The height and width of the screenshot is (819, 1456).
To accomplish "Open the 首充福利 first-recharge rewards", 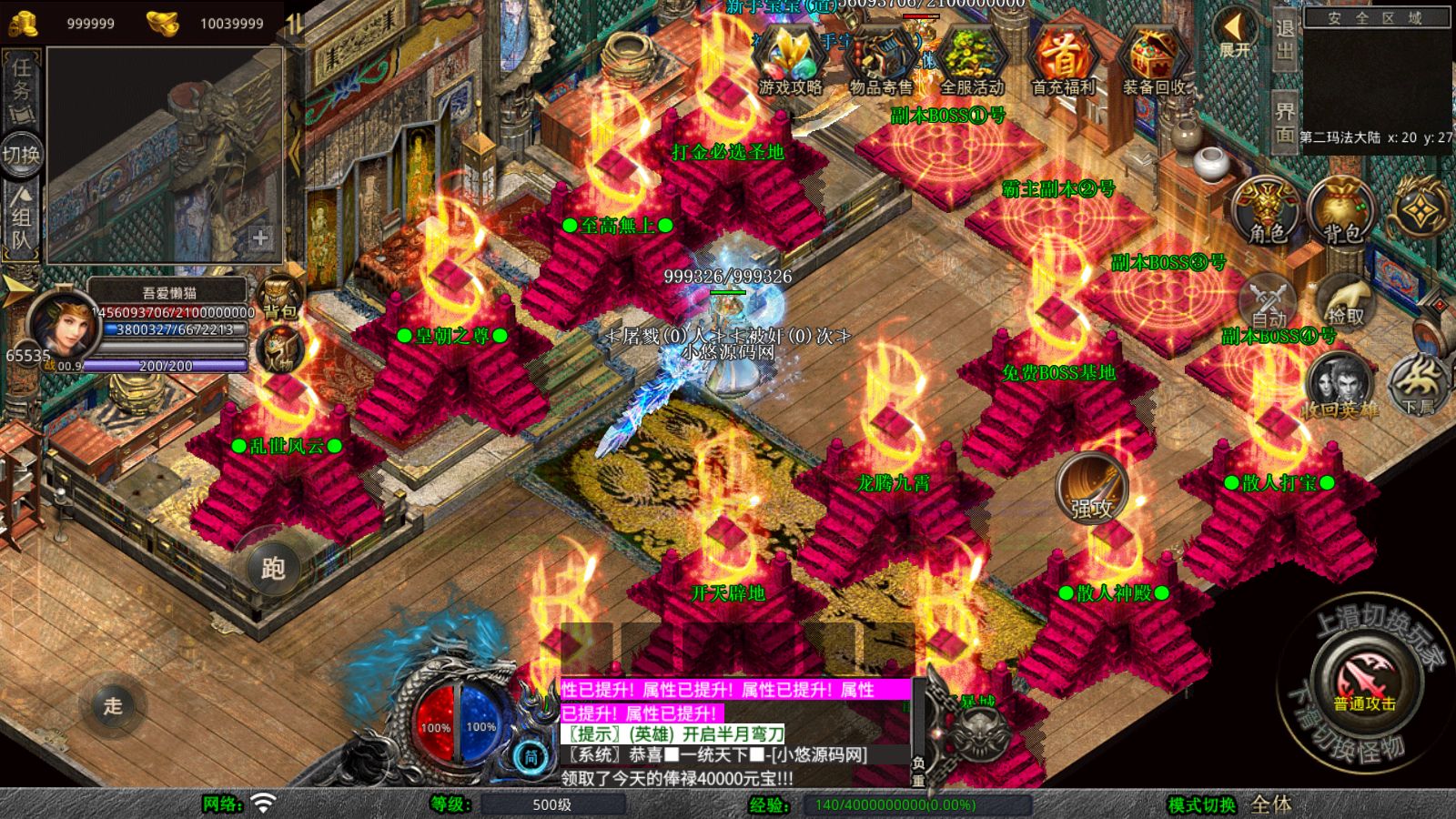I will pos(1062,60).
